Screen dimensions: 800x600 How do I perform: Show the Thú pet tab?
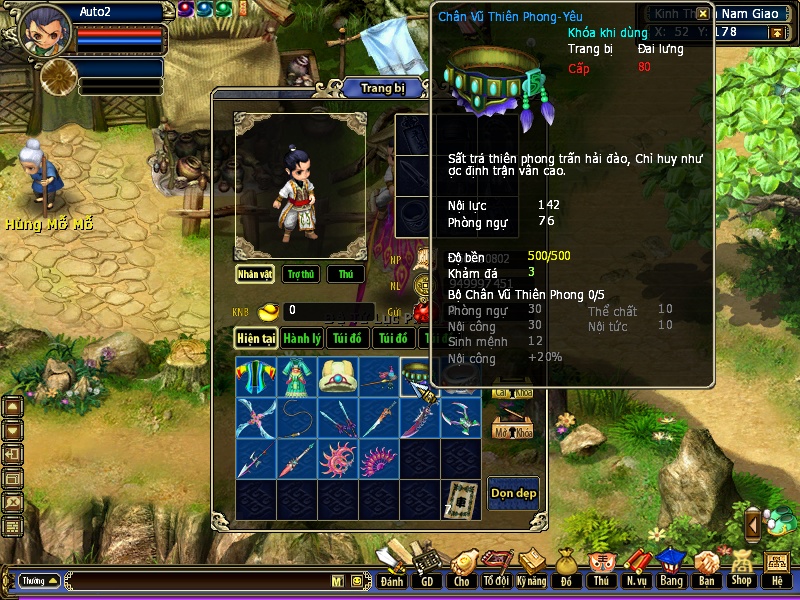346,274
